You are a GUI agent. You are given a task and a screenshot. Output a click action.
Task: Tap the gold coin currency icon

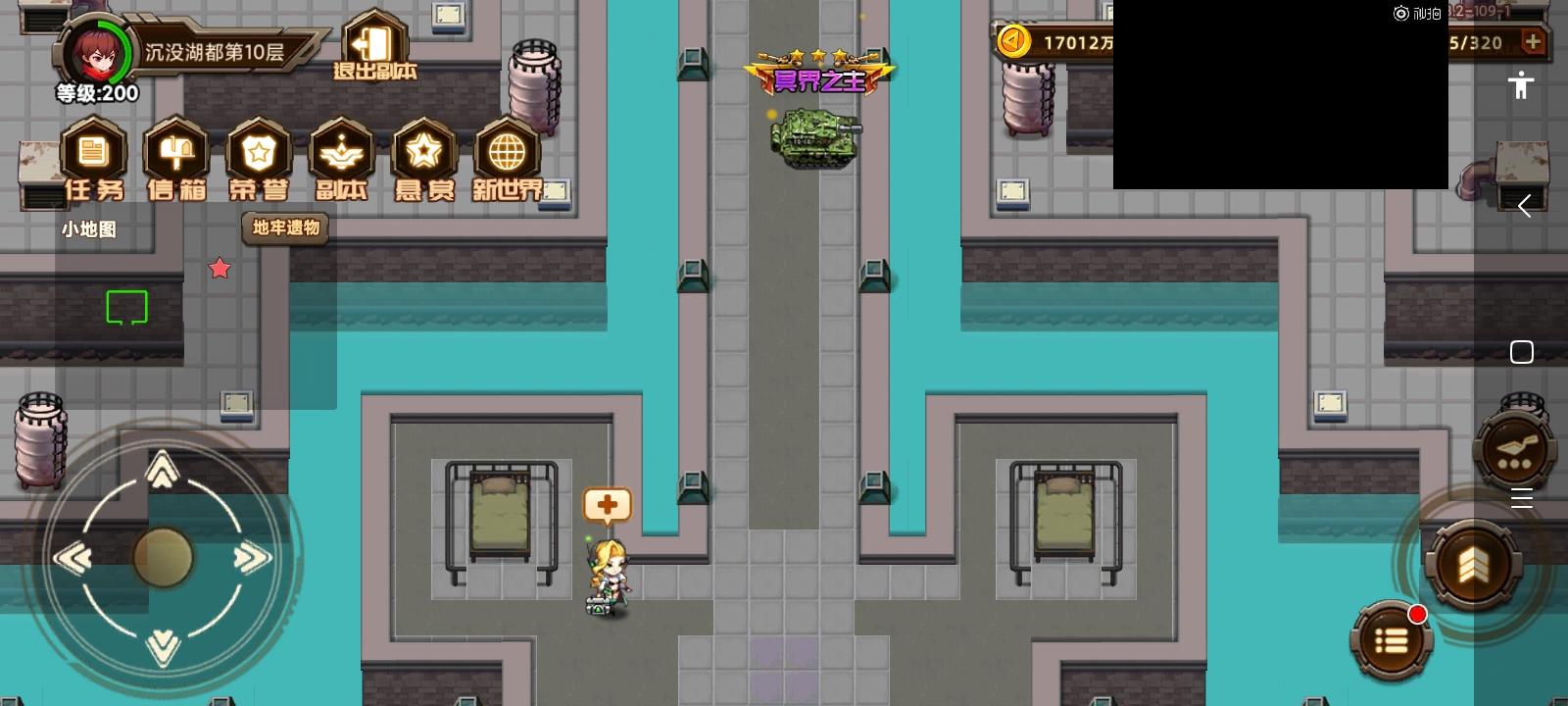[1011, 41]
